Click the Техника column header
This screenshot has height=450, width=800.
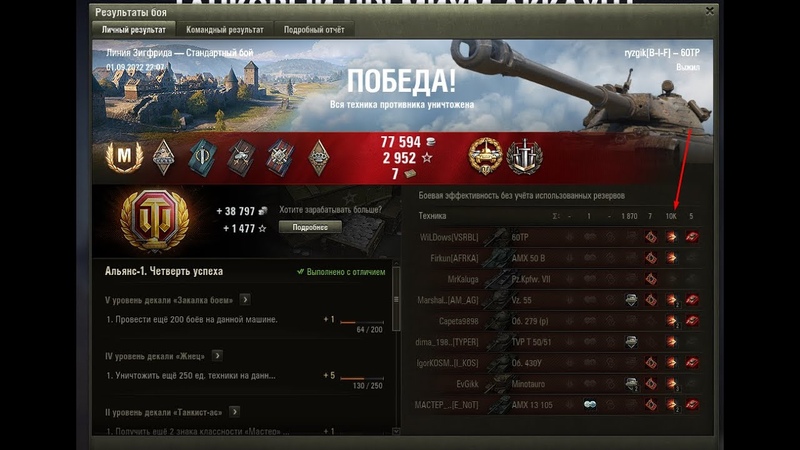tap(433, 216)
